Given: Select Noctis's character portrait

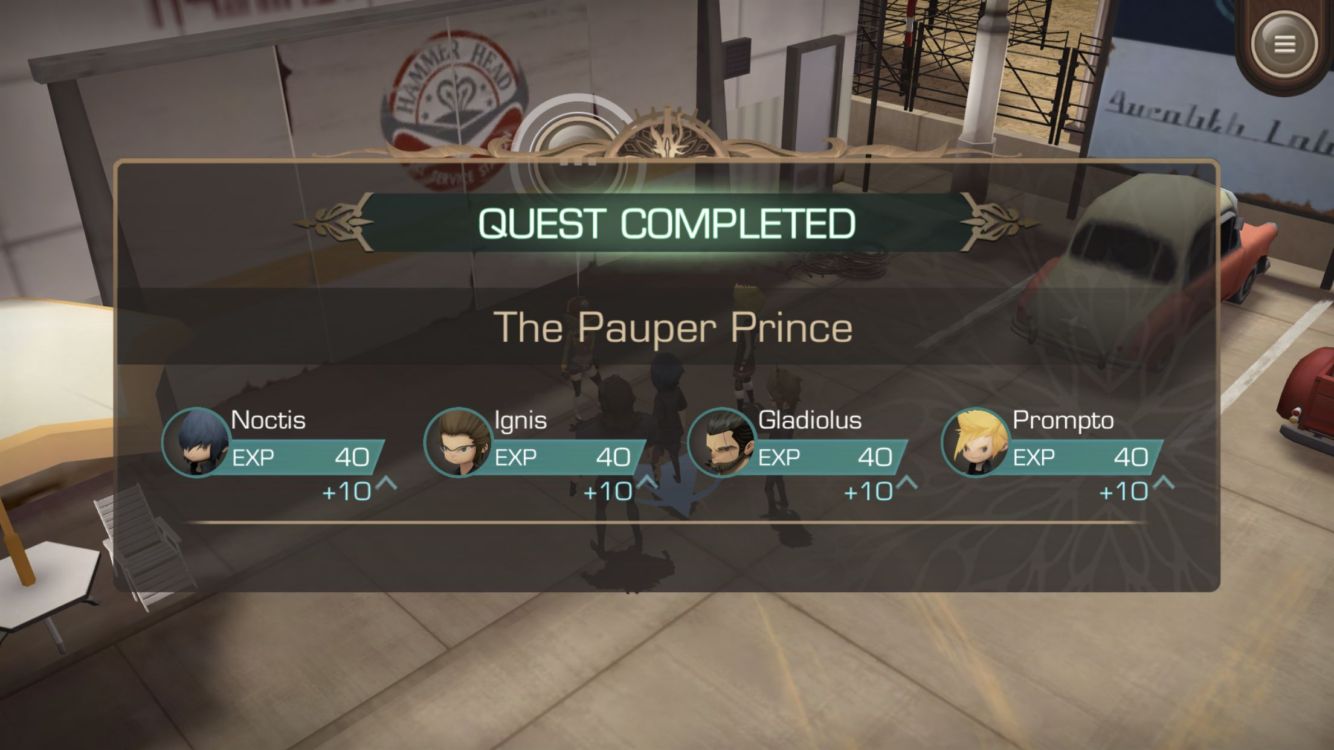Looking at the screenshot, I should [196, 442].
